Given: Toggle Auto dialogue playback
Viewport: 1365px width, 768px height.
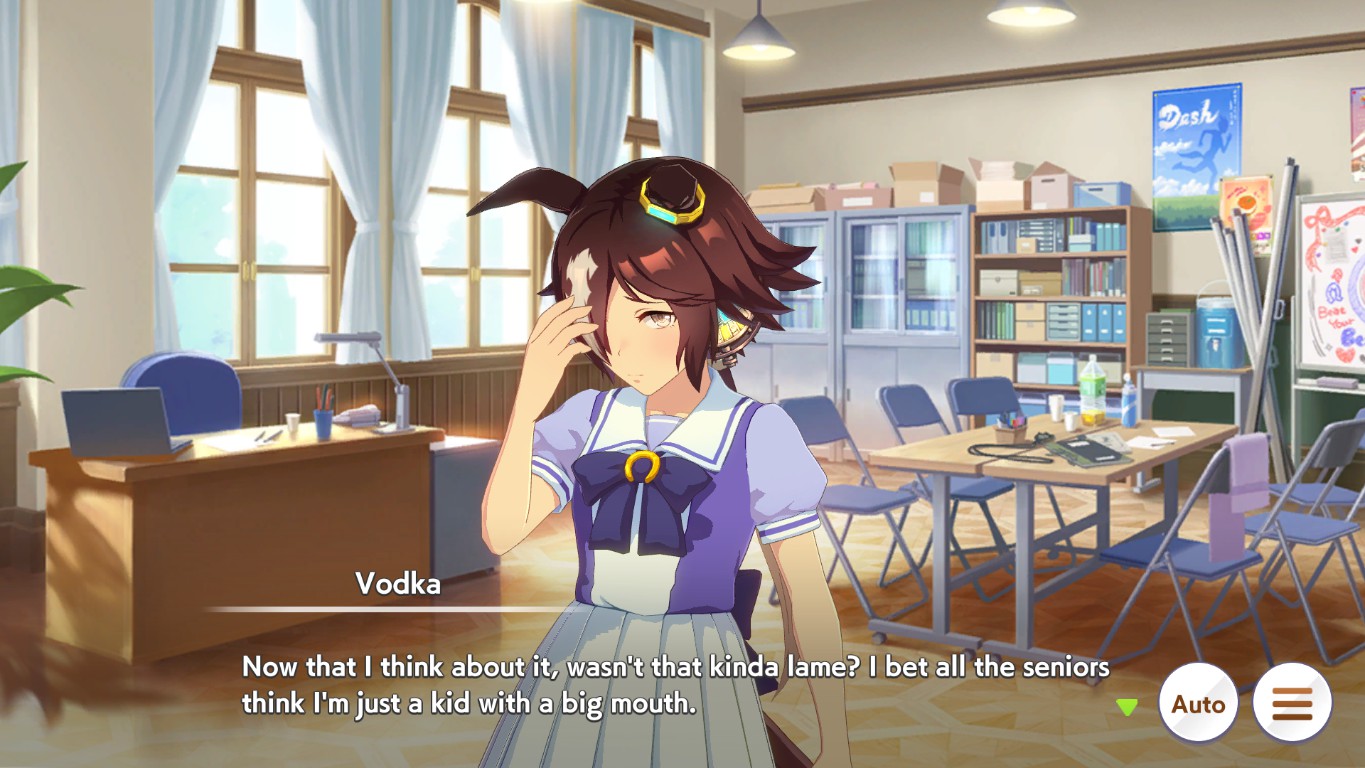Looking at the screenshot, I should click(1198, 703).
